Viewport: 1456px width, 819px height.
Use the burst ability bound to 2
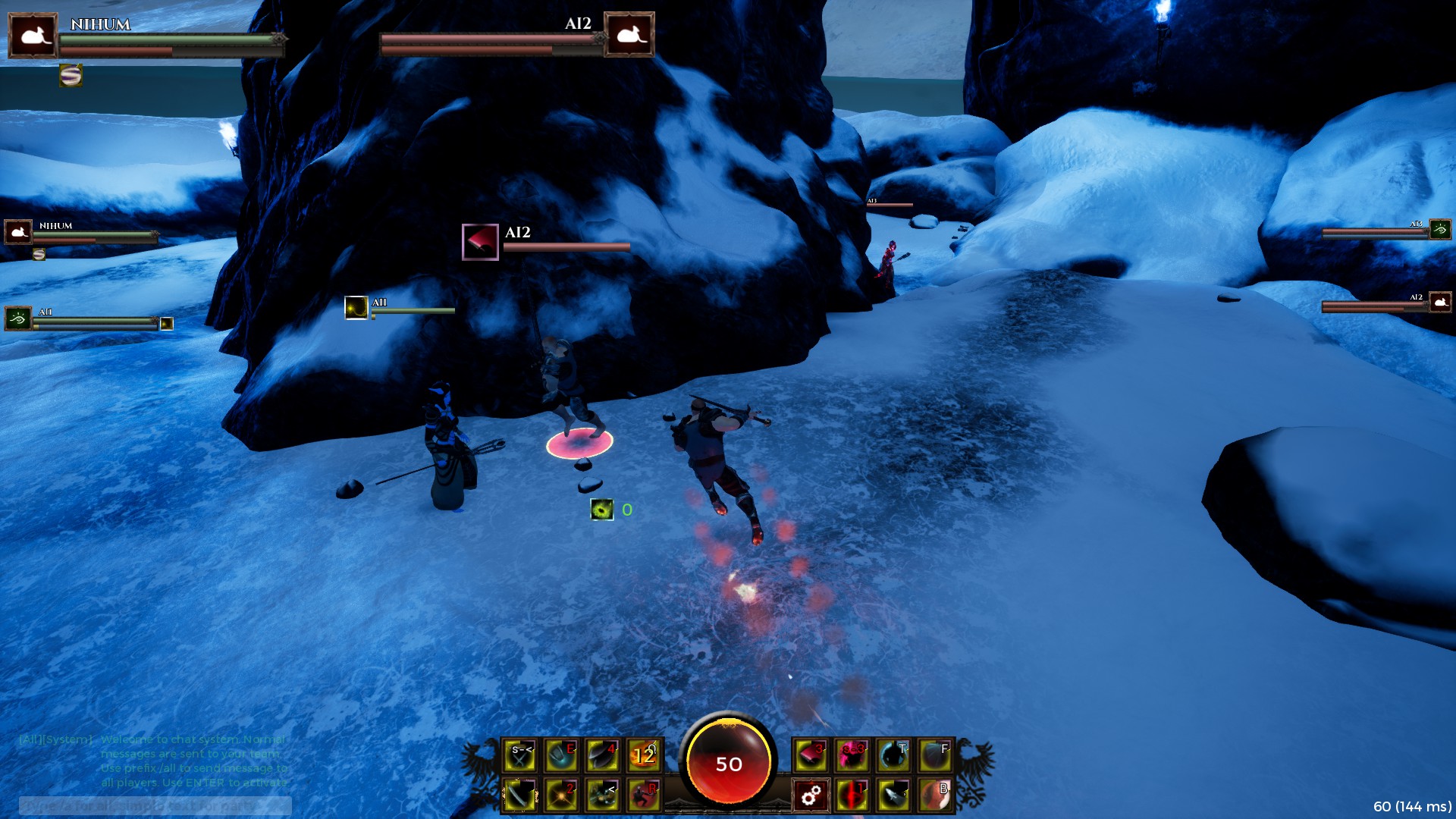pos(560,795)
